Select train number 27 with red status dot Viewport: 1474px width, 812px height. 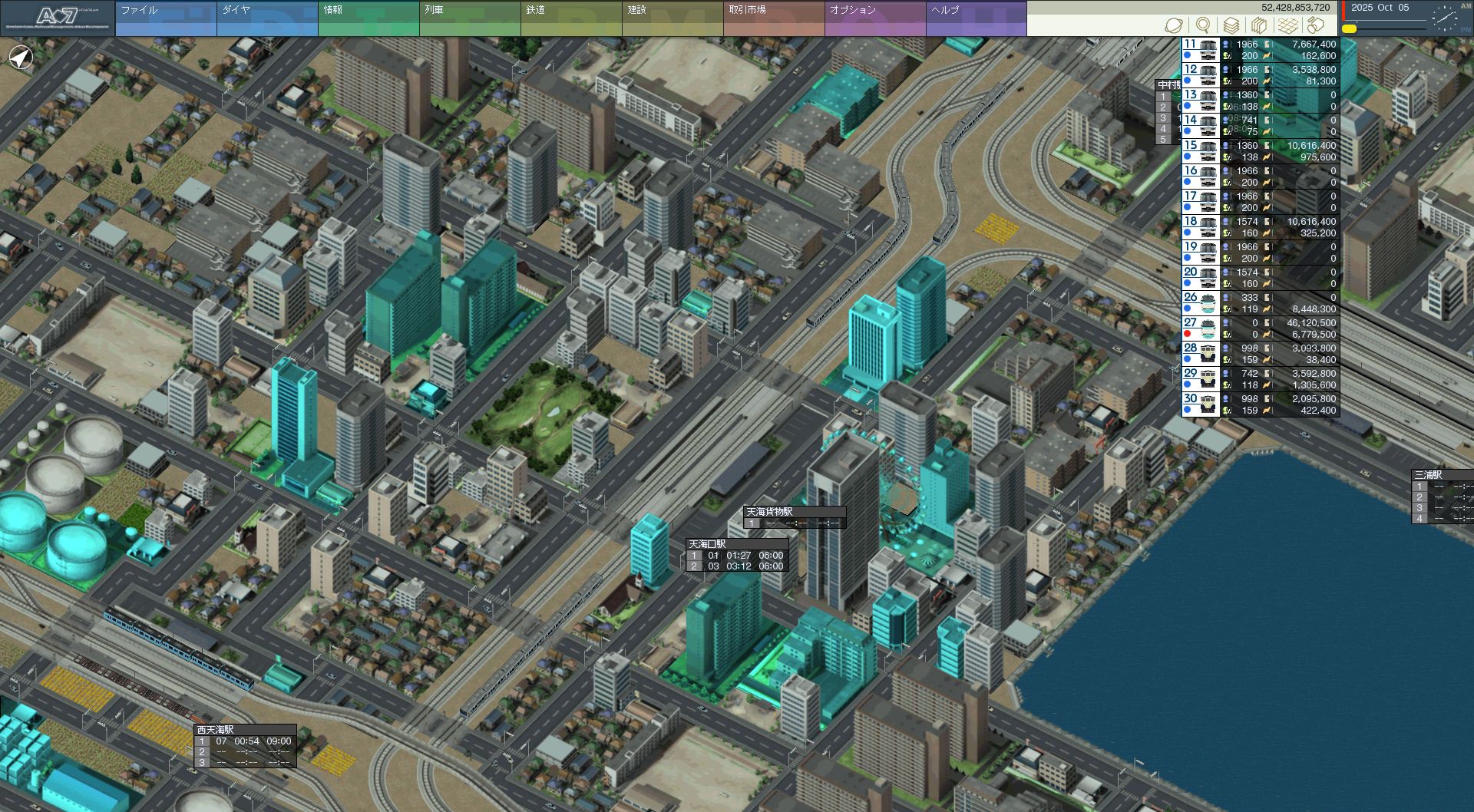click(1260, 328)
